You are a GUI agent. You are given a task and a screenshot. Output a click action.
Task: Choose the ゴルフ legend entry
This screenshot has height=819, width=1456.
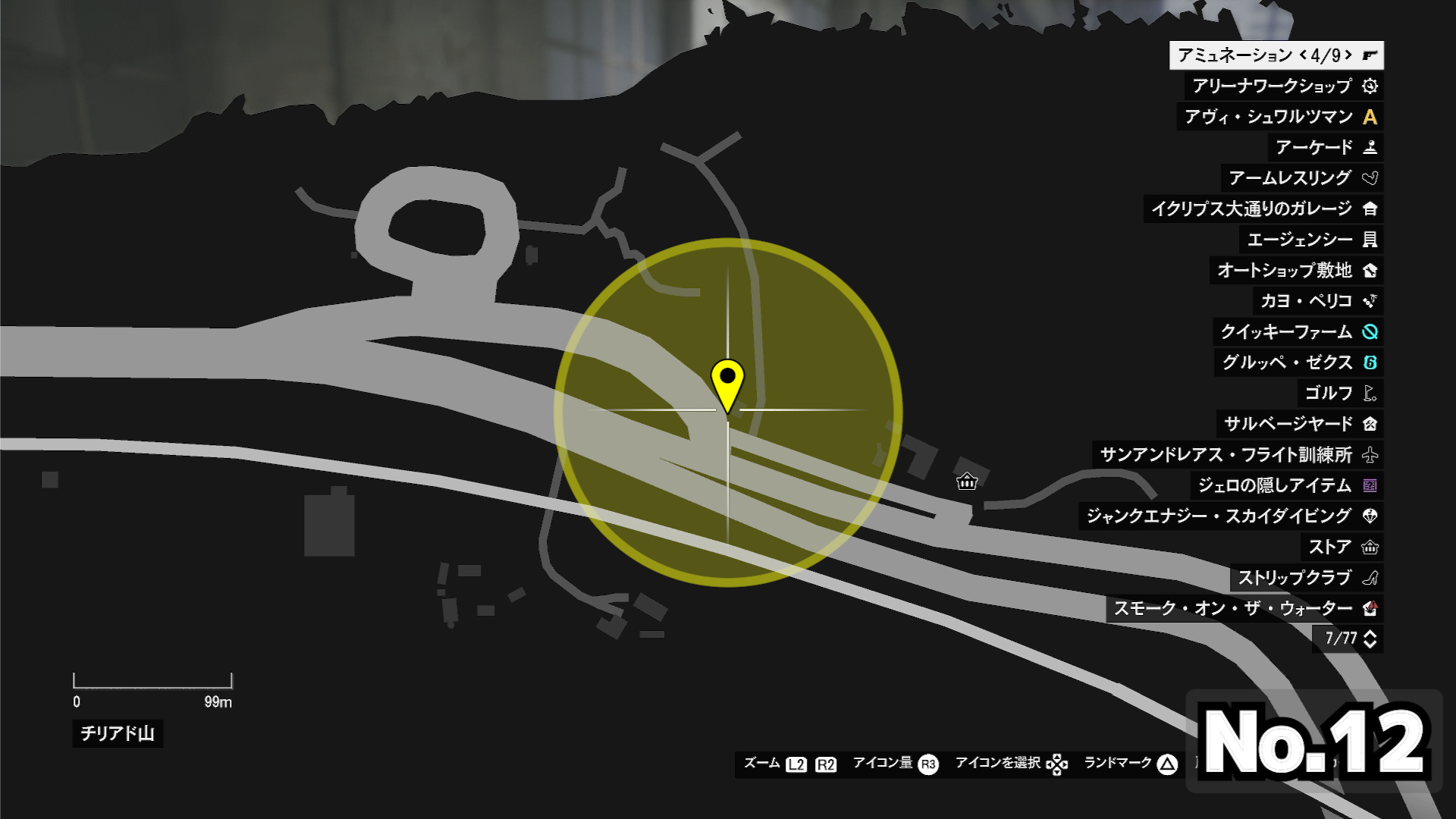(x=1340, y=393)
